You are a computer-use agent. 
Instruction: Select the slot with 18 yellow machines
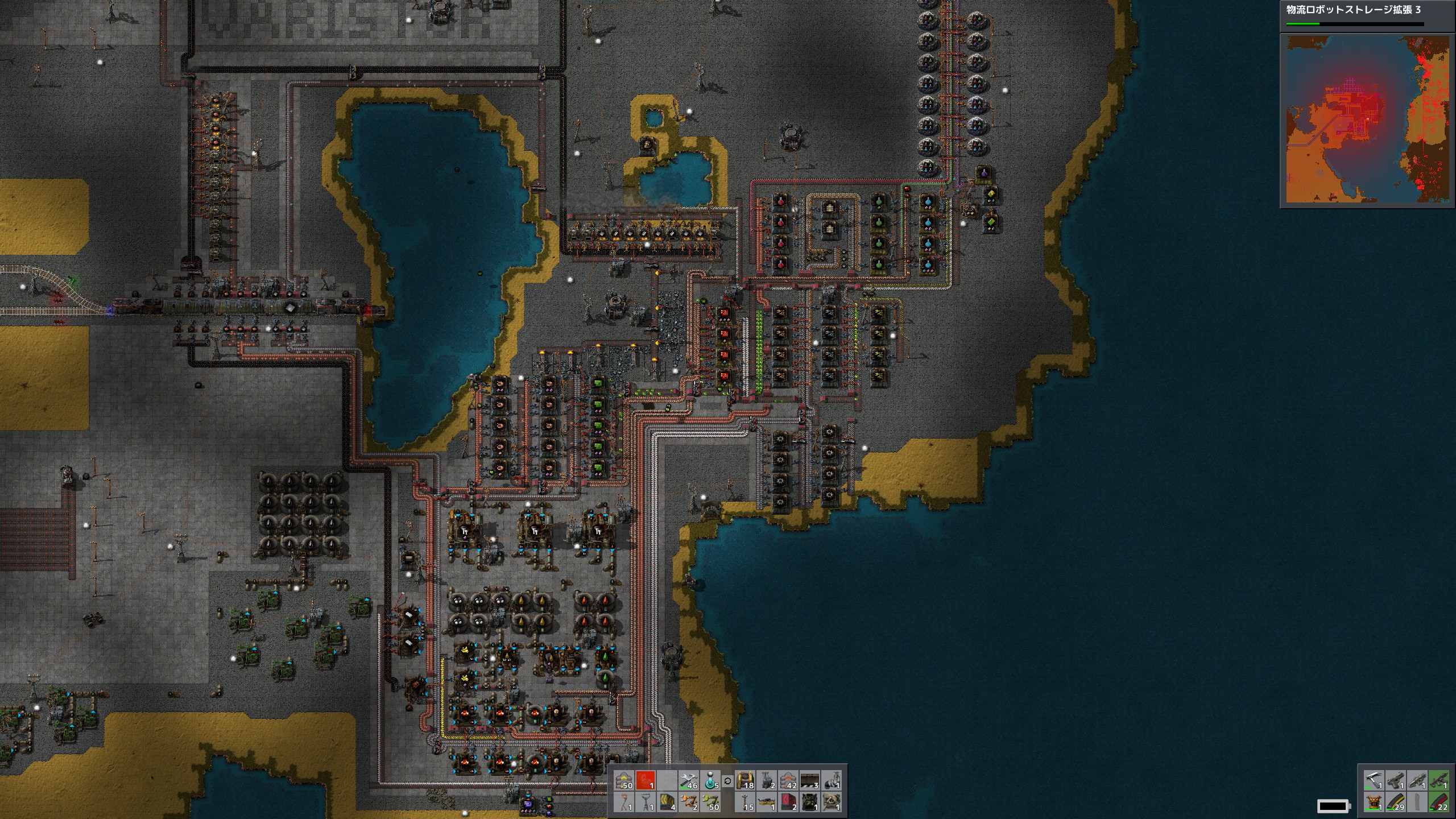pyautogui.click(x=744, y=781)
